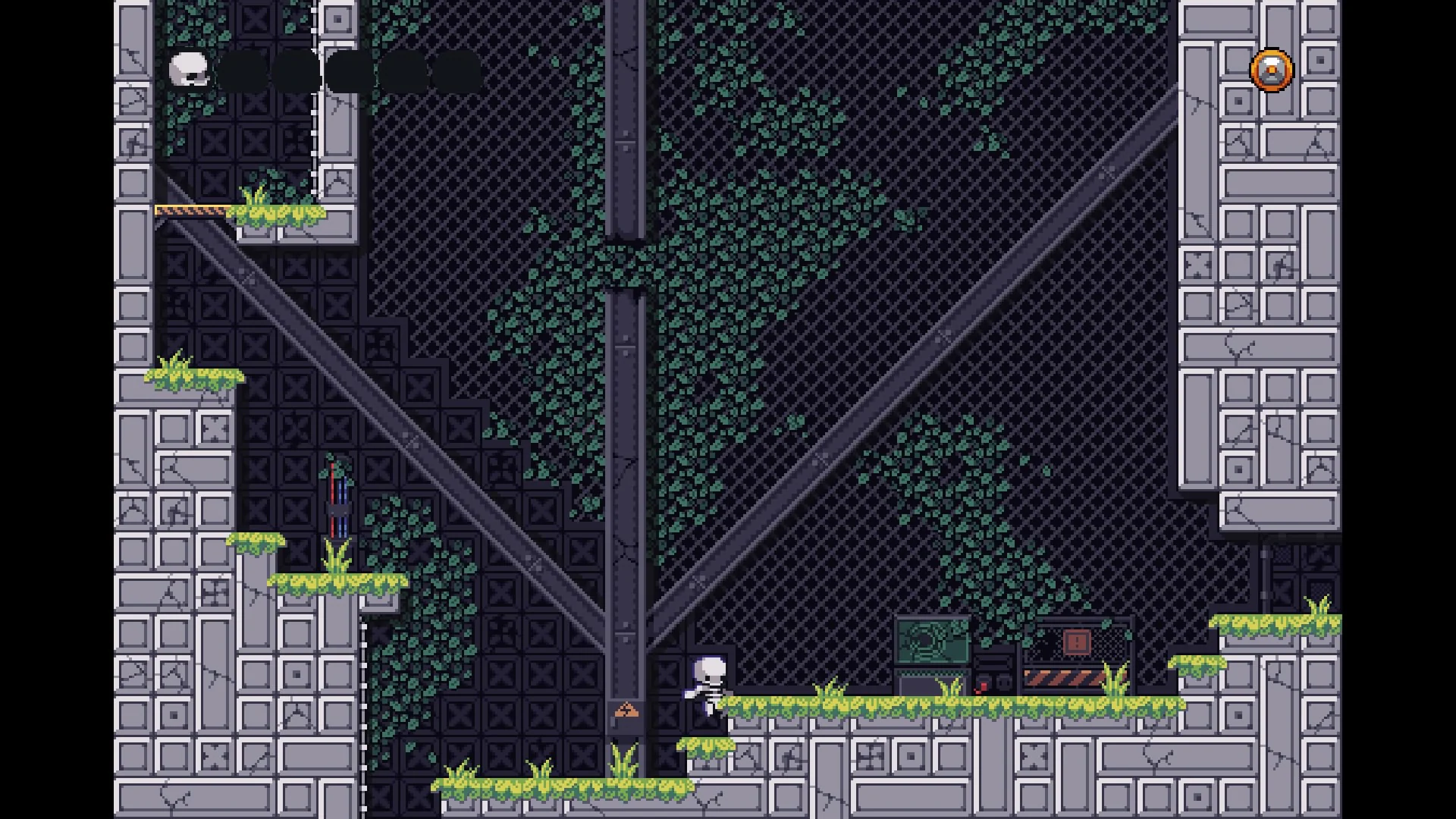Screen dimensions: 1456x819
Task: Toggle the red lever next to the console
Action: pos(983,687)
